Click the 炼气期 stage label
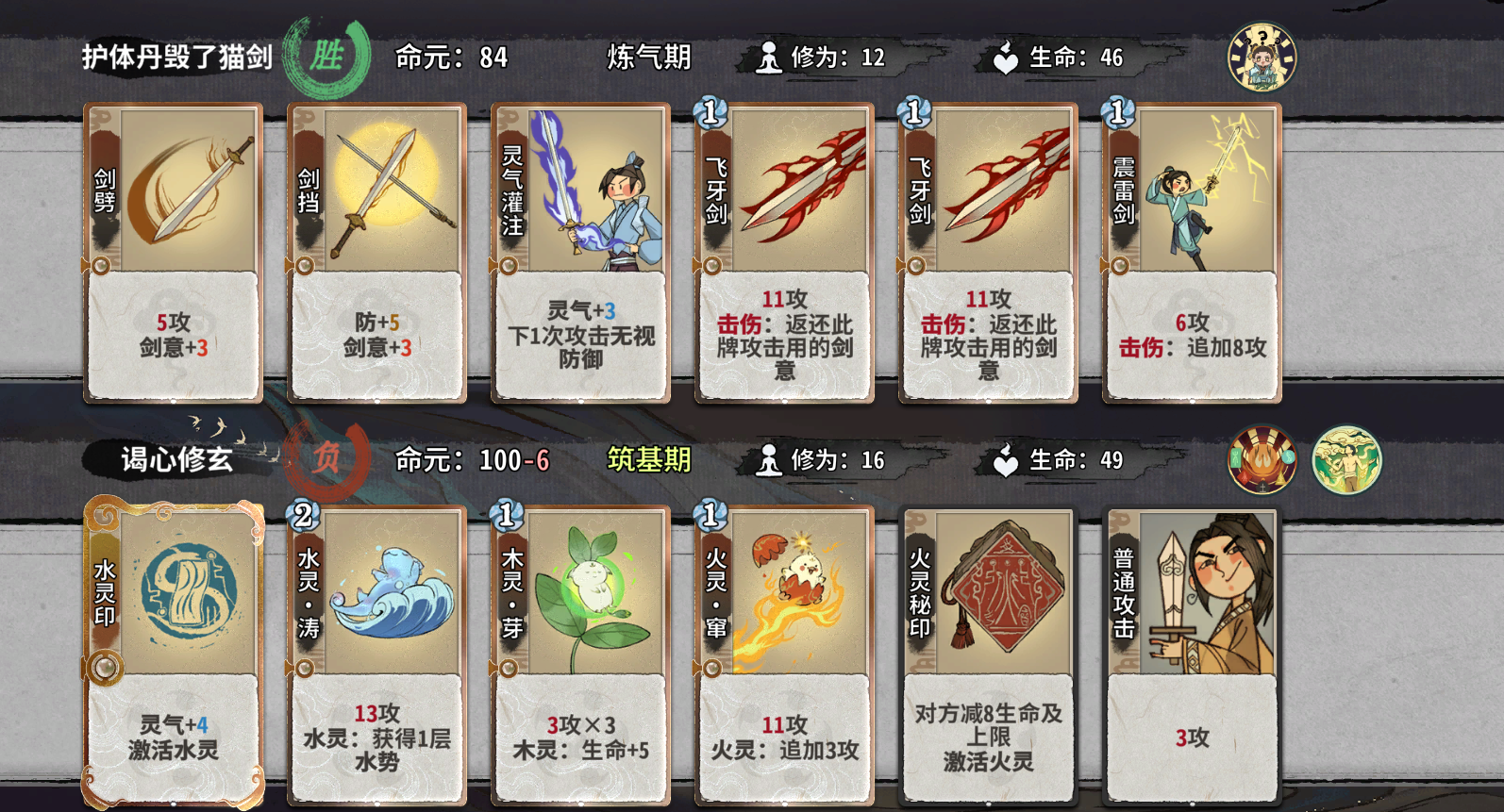Image resolution: width=1504 pixels, height=812 pixels. [648, 58]
